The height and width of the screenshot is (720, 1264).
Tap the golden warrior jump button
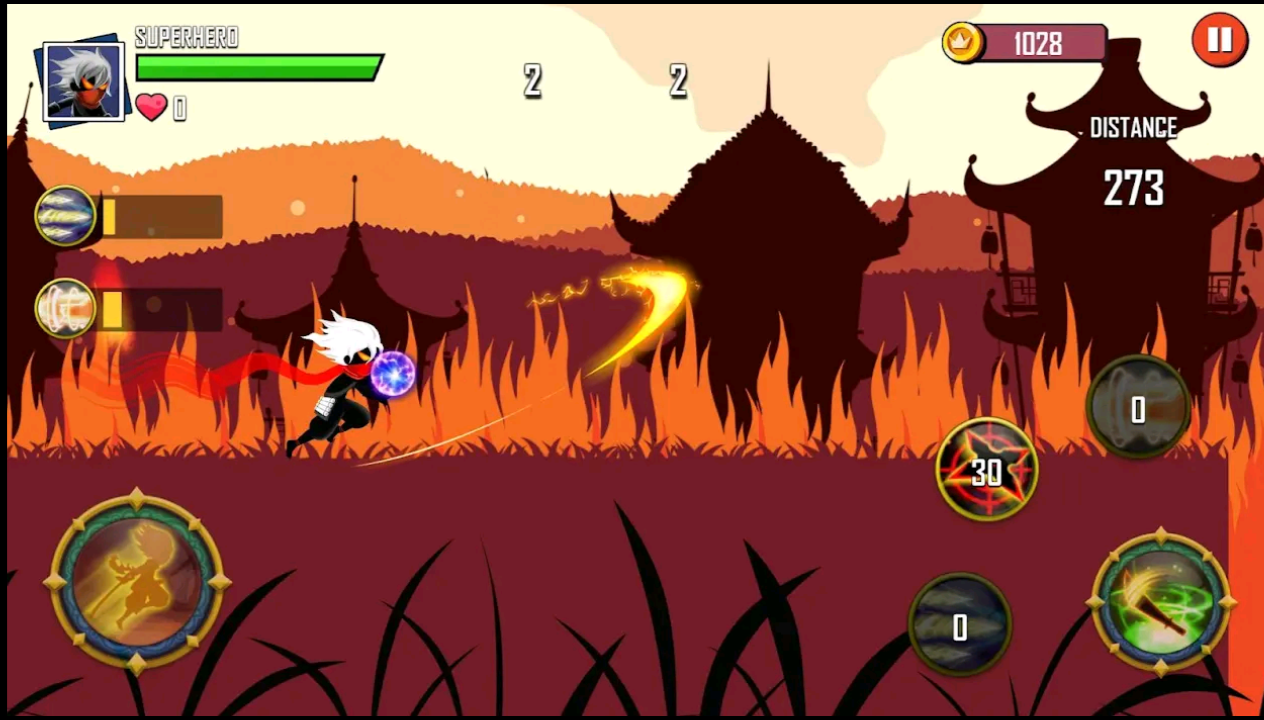[x=137, y=582]
